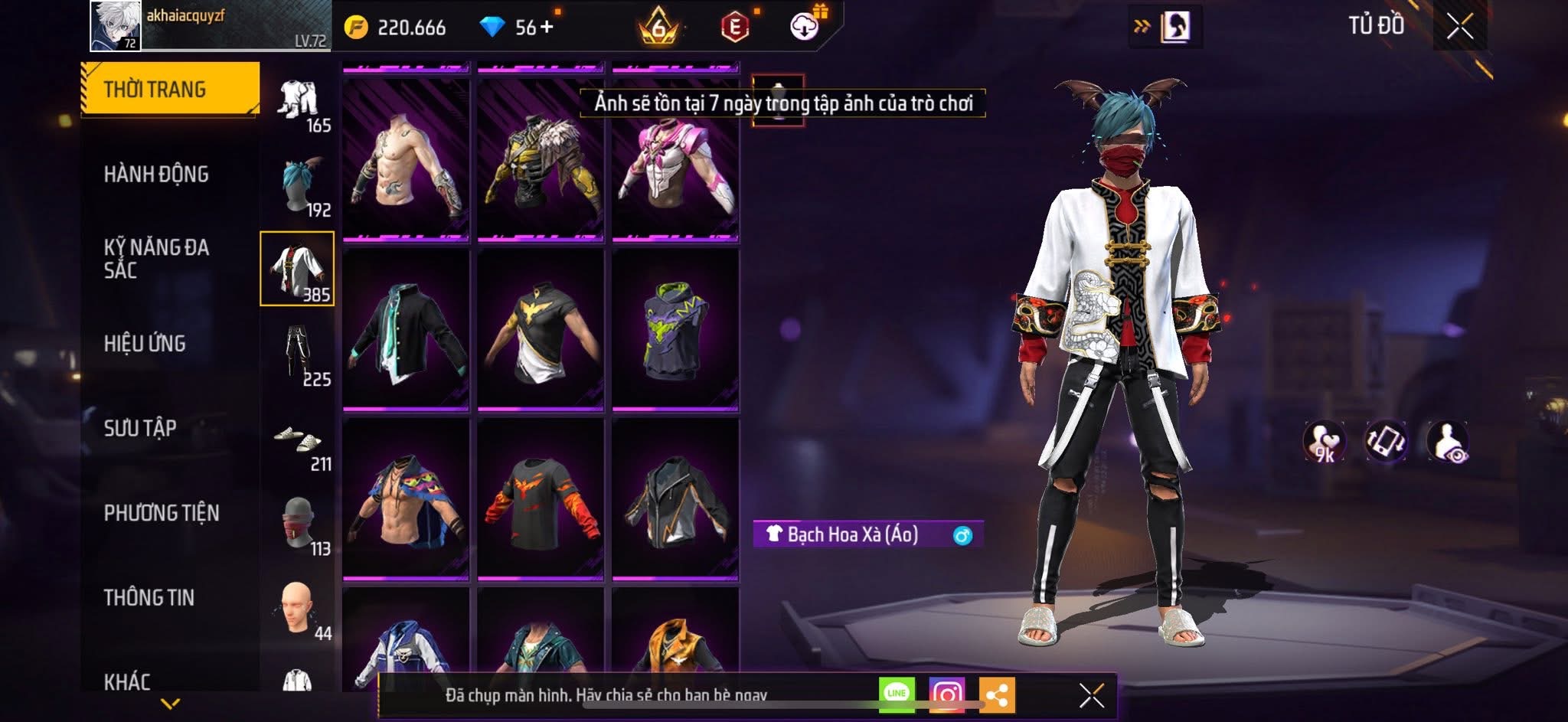1568x722 pixels.
Task: Select the hair category with 192 items
Action: tap(299, 186)
